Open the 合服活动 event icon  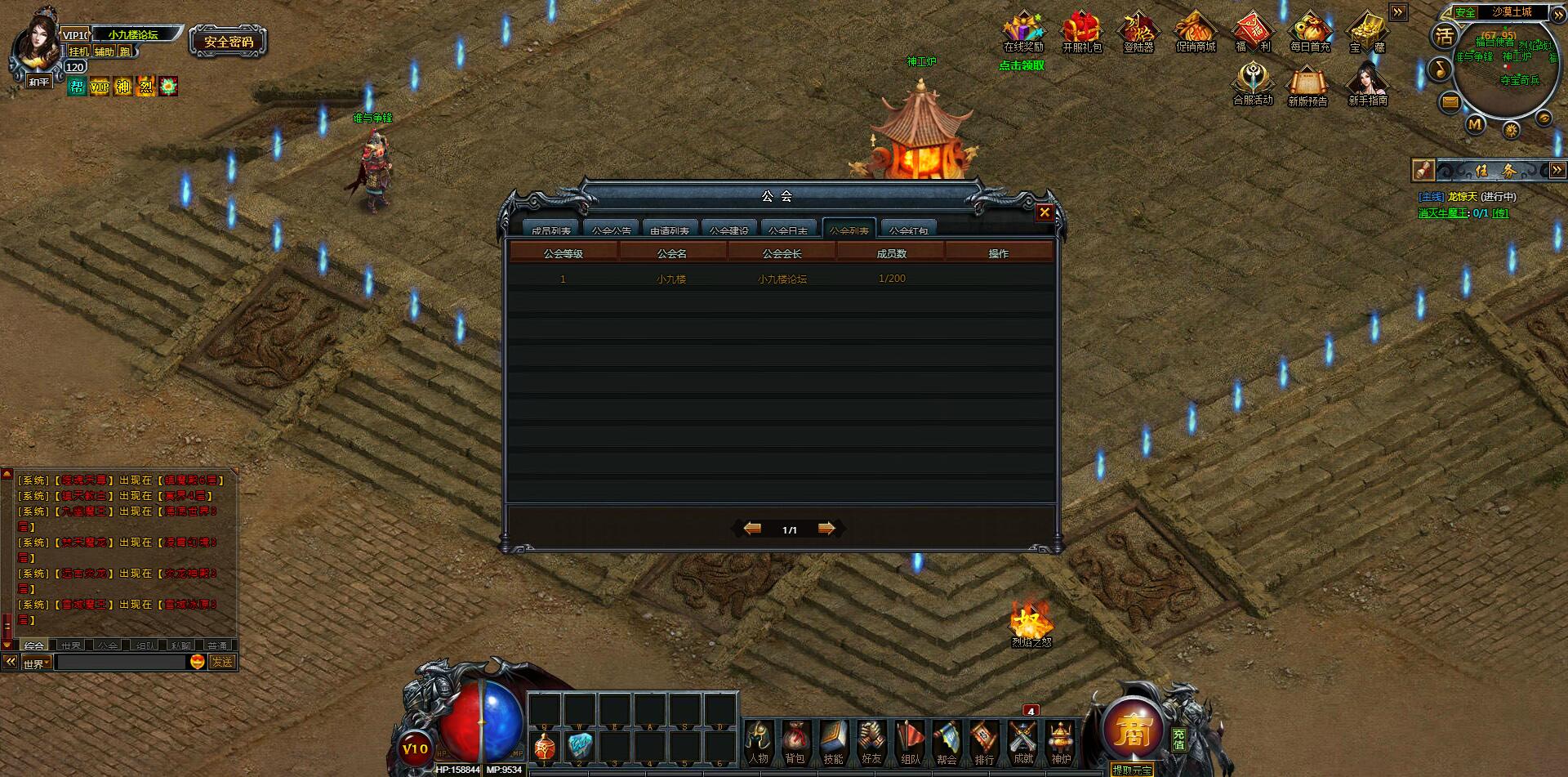tap(1252, 80)
